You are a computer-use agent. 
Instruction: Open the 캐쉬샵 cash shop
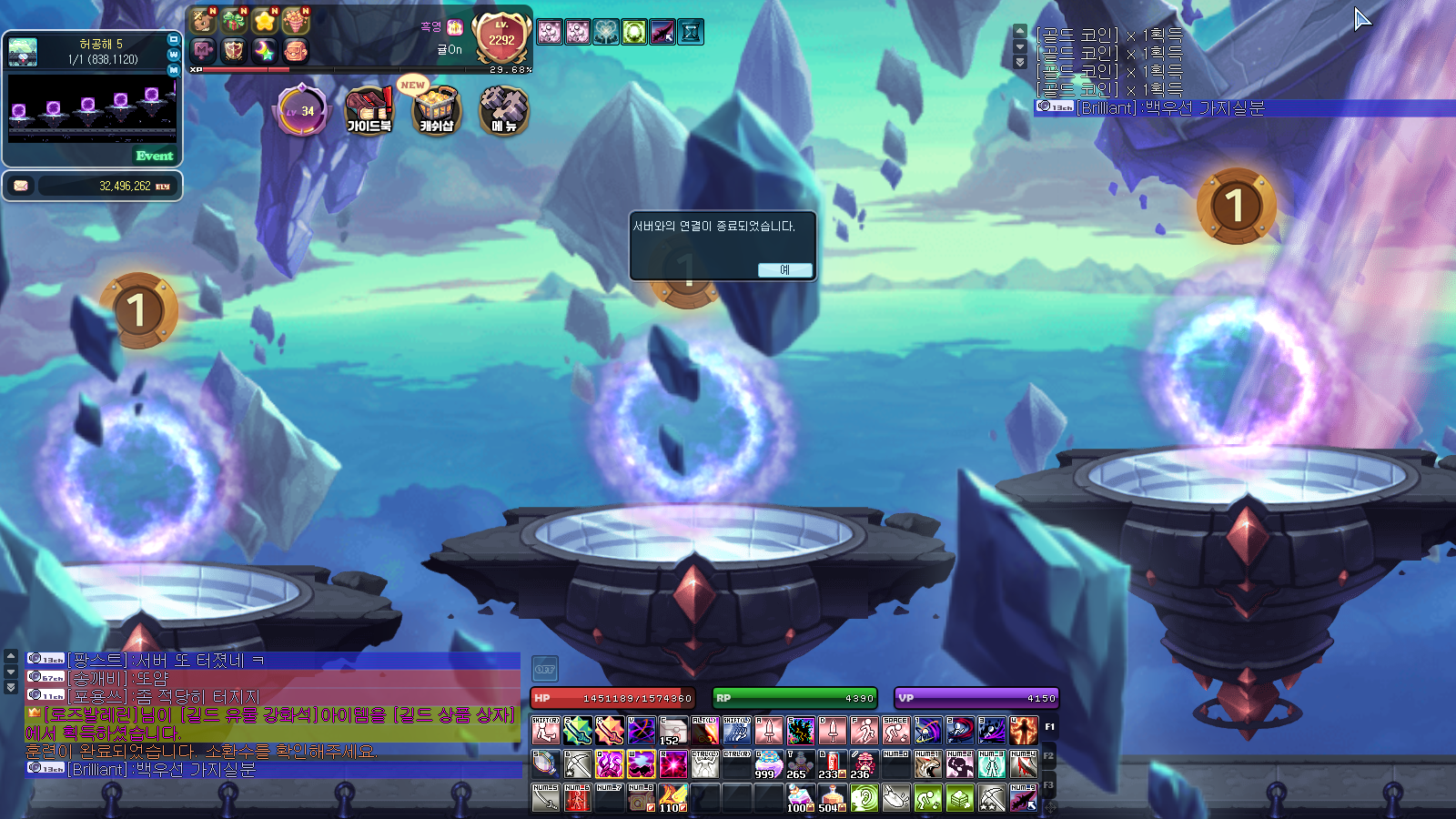point(437,110)
